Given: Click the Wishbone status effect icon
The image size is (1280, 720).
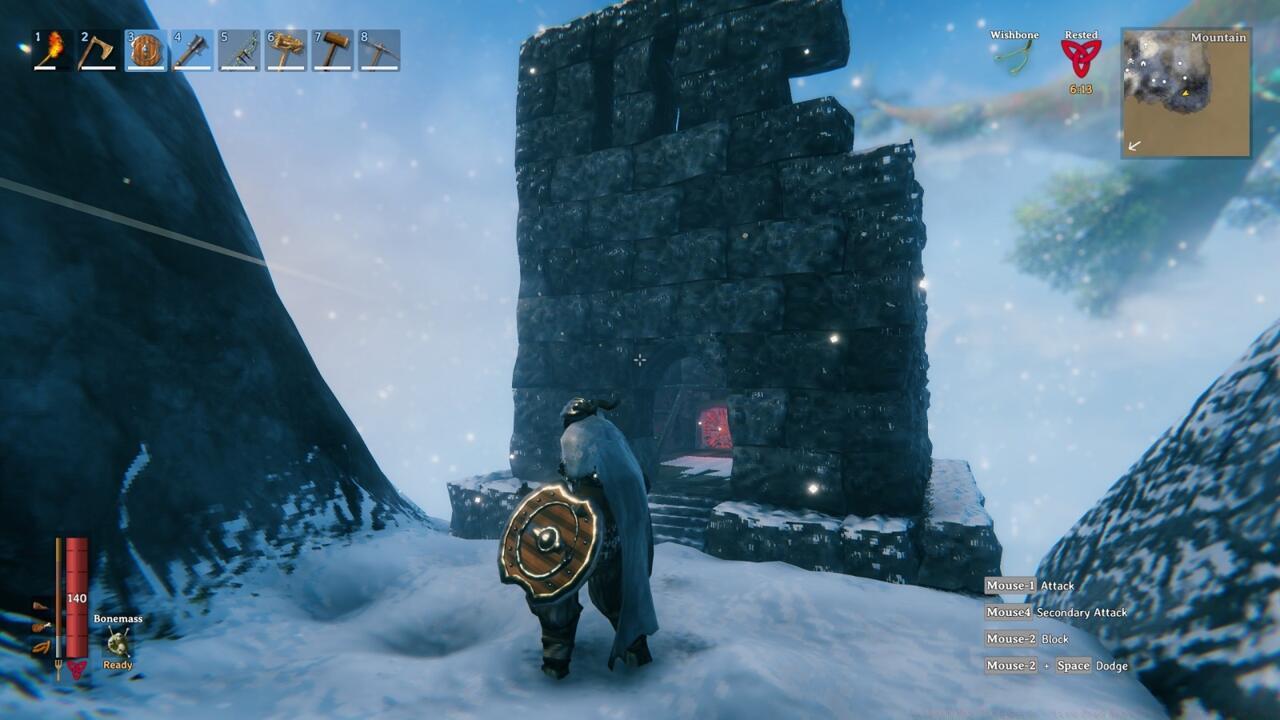Looking at the screenshot, I should pyautogui.click(x=1013, y=56).
